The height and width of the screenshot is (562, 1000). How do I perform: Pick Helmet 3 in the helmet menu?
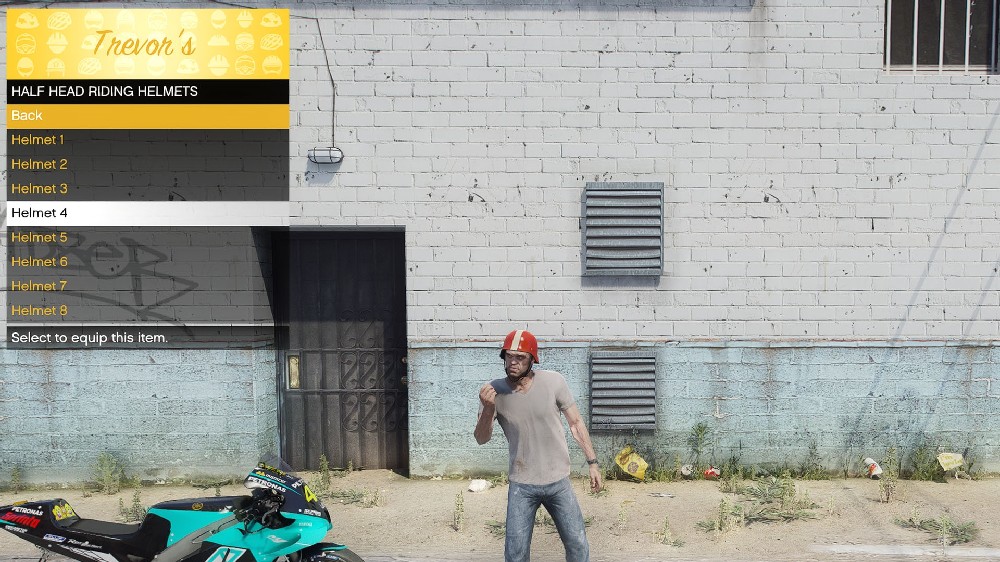(147, 189)
